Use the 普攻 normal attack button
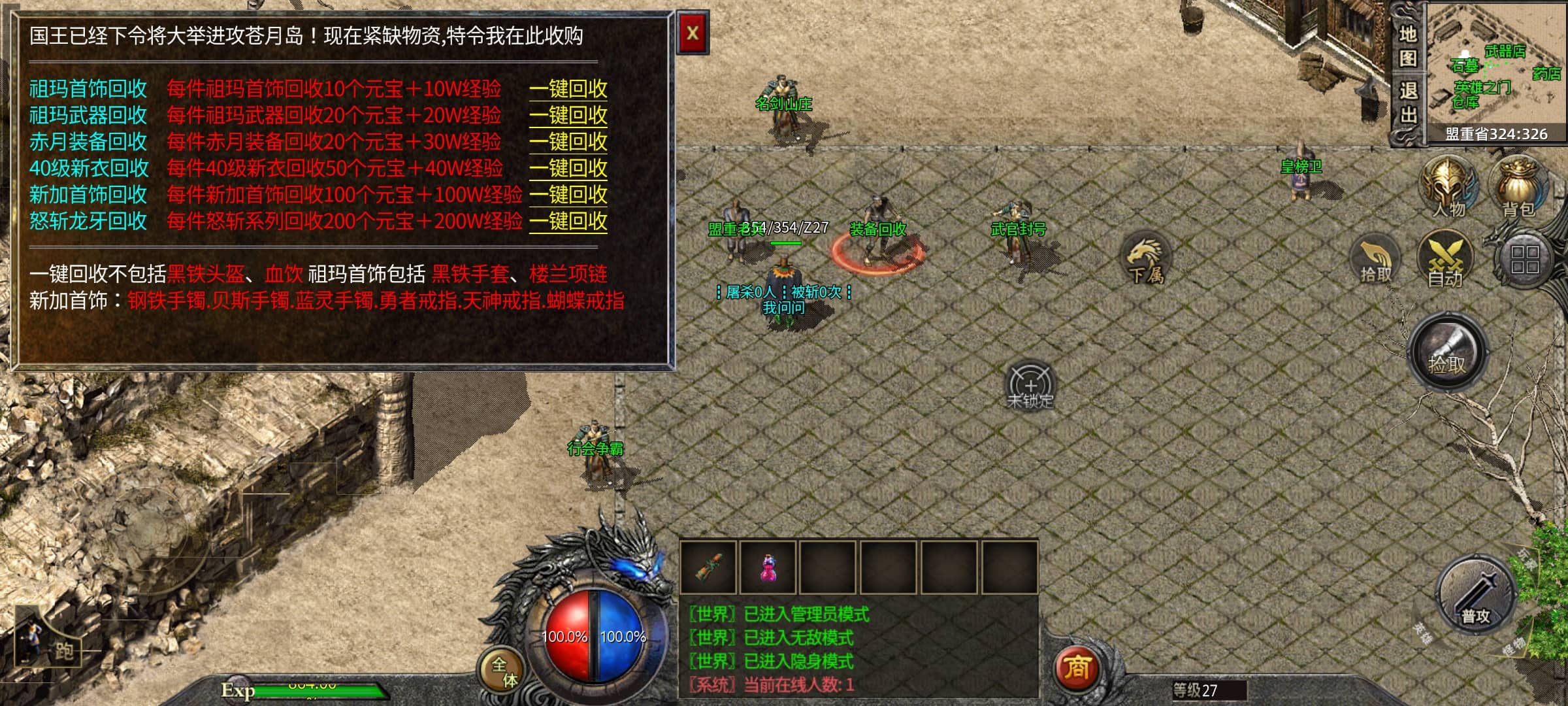 (x=1475, y=596)
